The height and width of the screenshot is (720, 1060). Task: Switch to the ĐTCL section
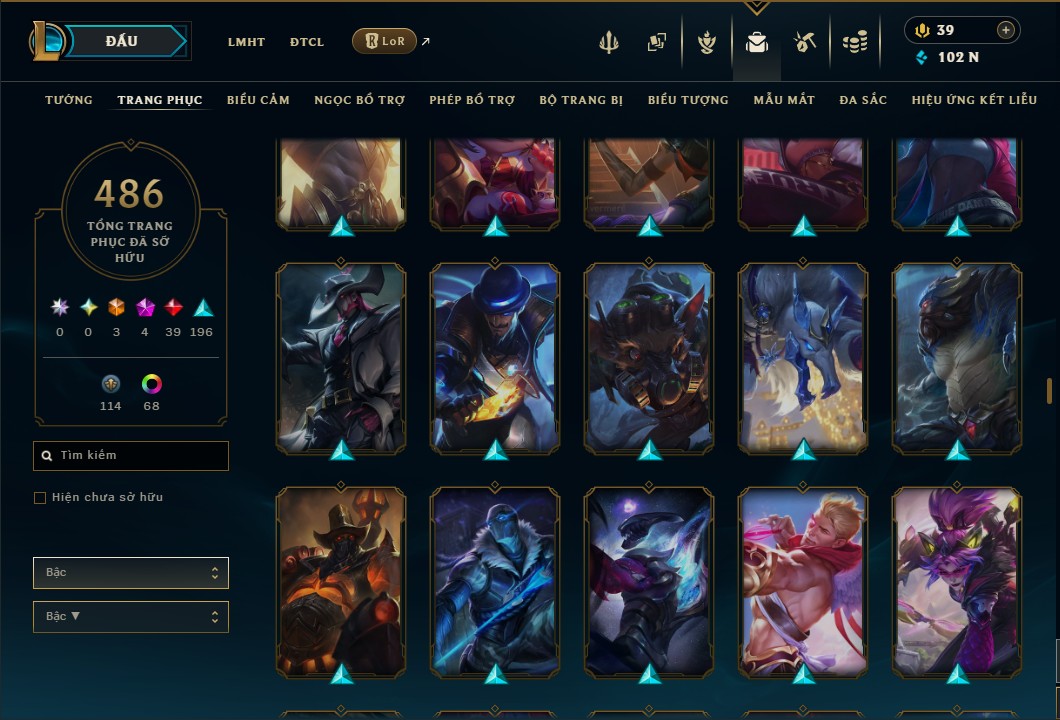tap(307, 42)
